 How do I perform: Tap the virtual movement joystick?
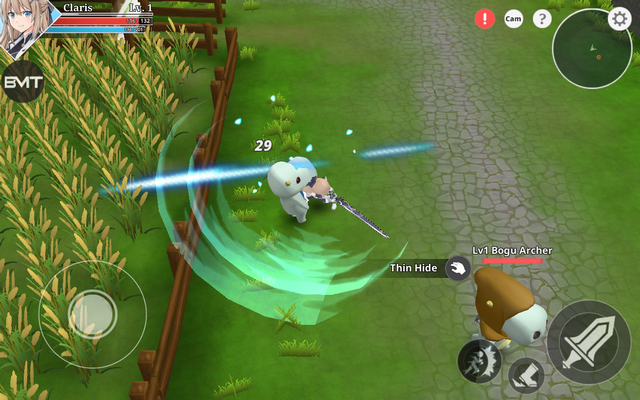[x=92, y=312]
